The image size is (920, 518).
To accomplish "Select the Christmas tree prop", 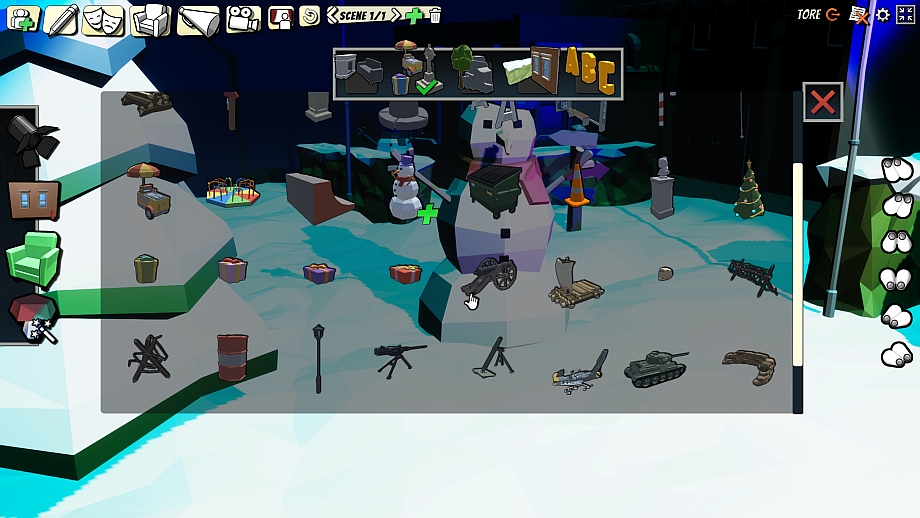I will (x=748, y=190).
